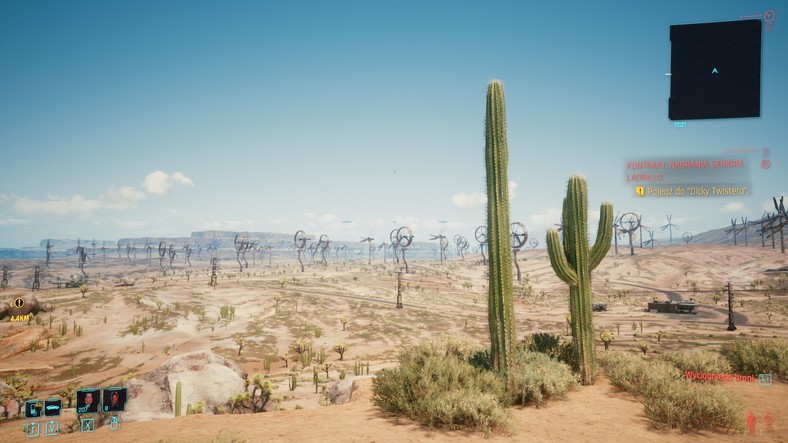Click the yellow quest distance marker
The height and width of the screenshot is (443, 788).
point(18,304)
